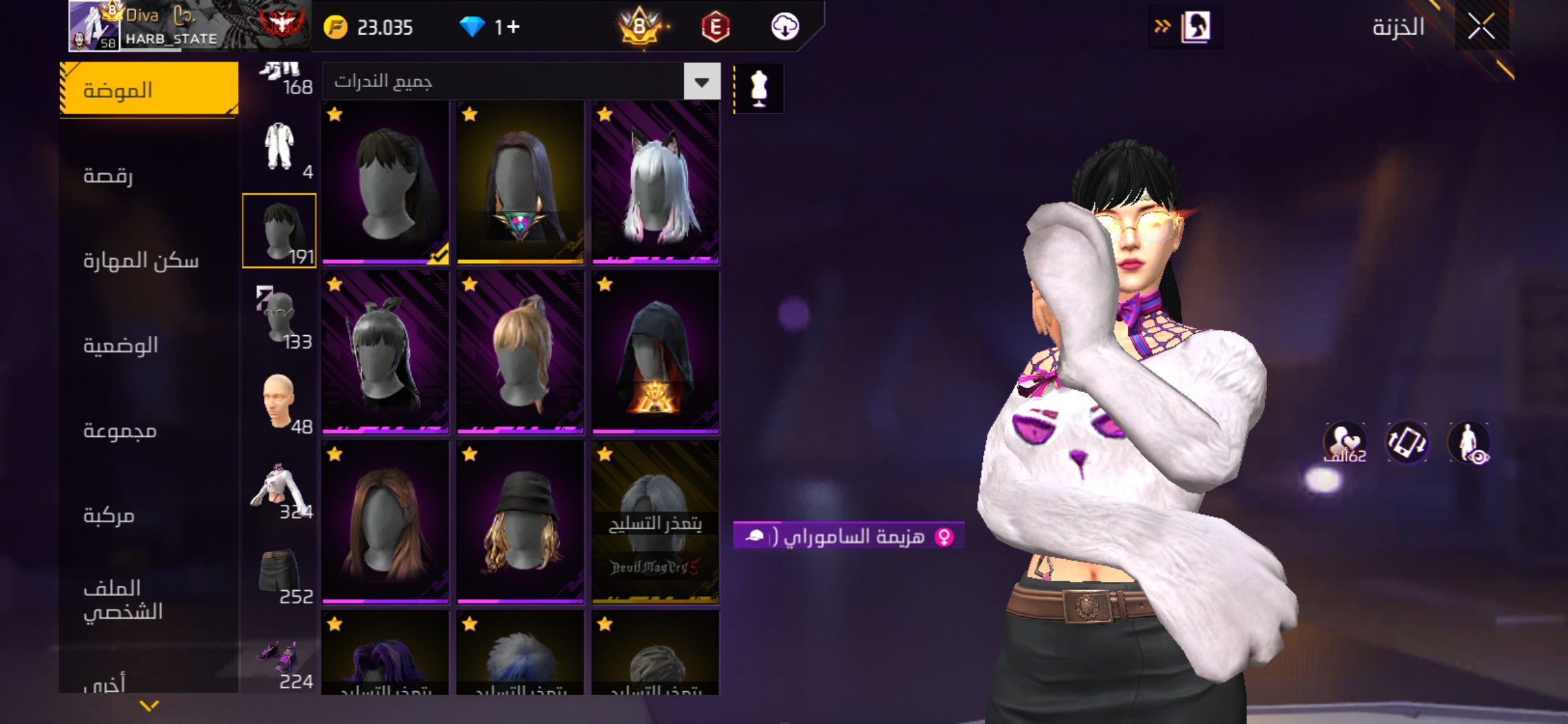The image size is (1568, 724).
Task: Choose the white cat-ear hair item
Action: pos(655,182)
